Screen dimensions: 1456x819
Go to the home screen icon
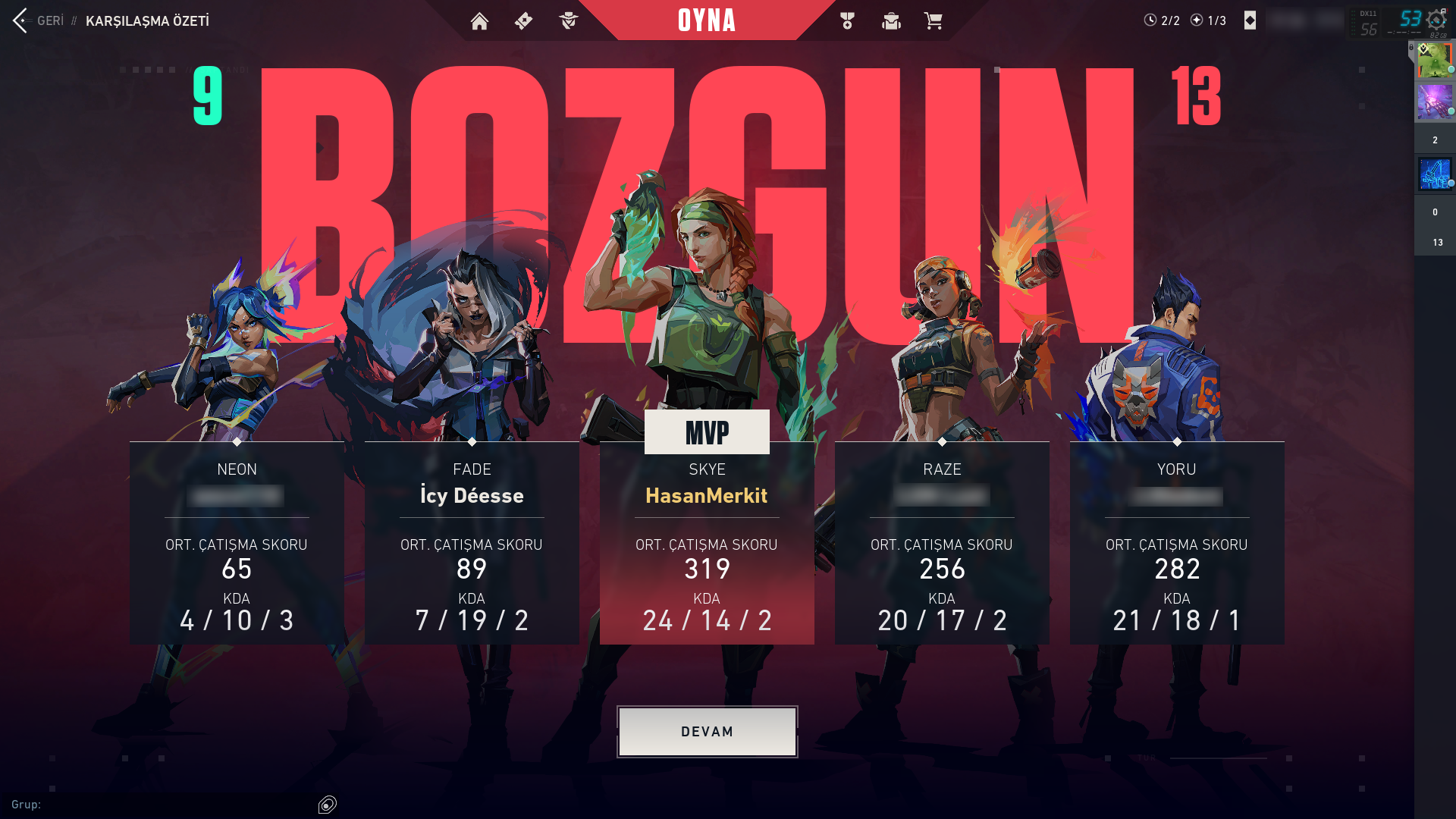pos(479,21)
